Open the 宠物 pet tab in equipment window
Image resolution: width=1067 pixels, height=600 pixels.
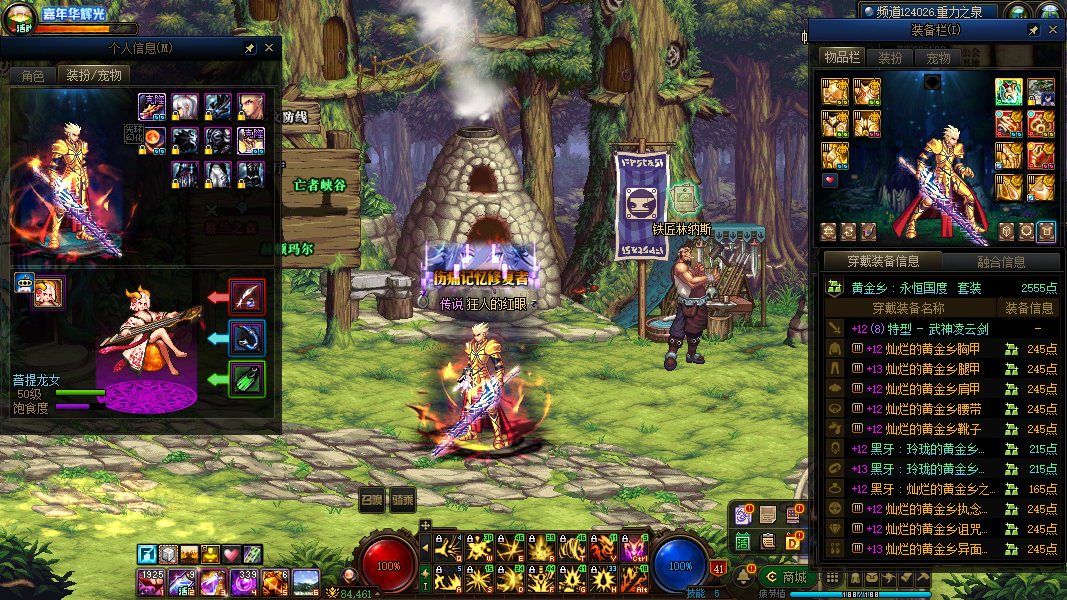point(938,58)
